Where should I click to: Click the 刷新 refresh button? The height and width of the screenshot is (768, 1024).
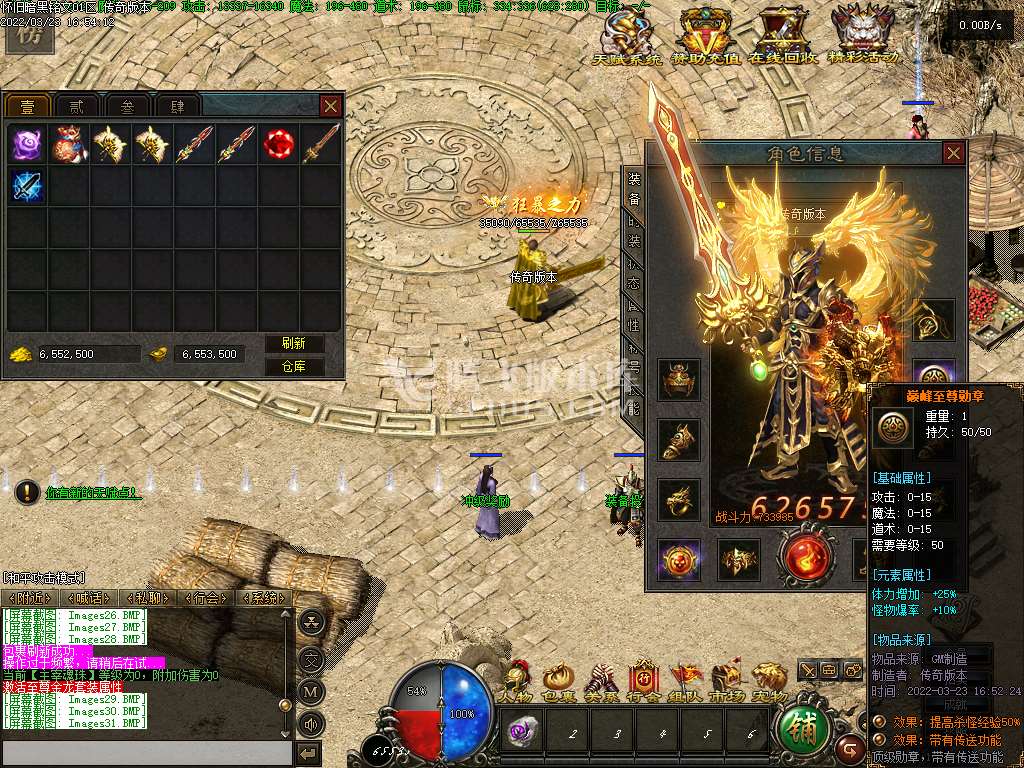(x=294, y=343)
